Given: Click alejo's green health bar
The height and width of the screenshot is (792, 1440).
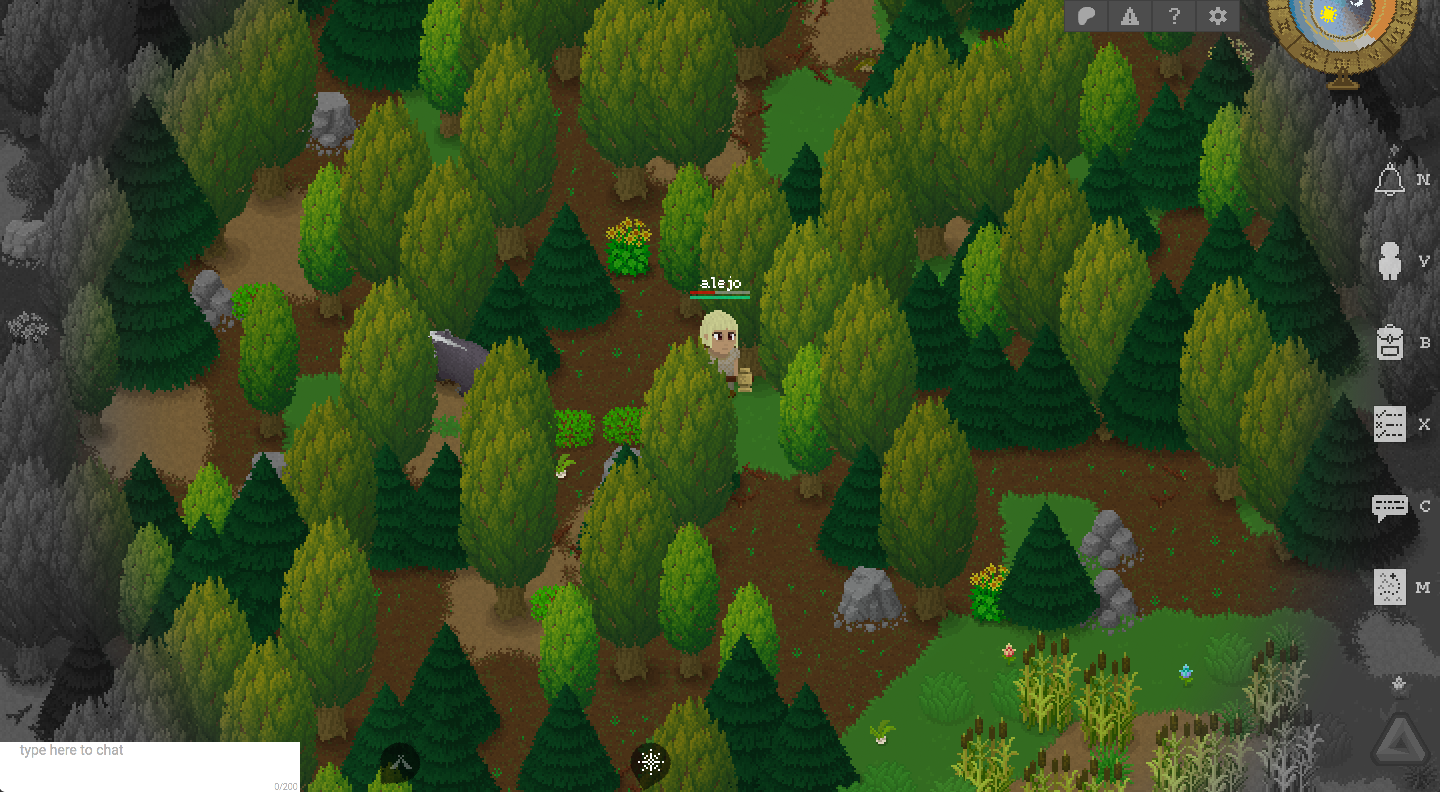Looking at the screenshot, I should 718,295.
